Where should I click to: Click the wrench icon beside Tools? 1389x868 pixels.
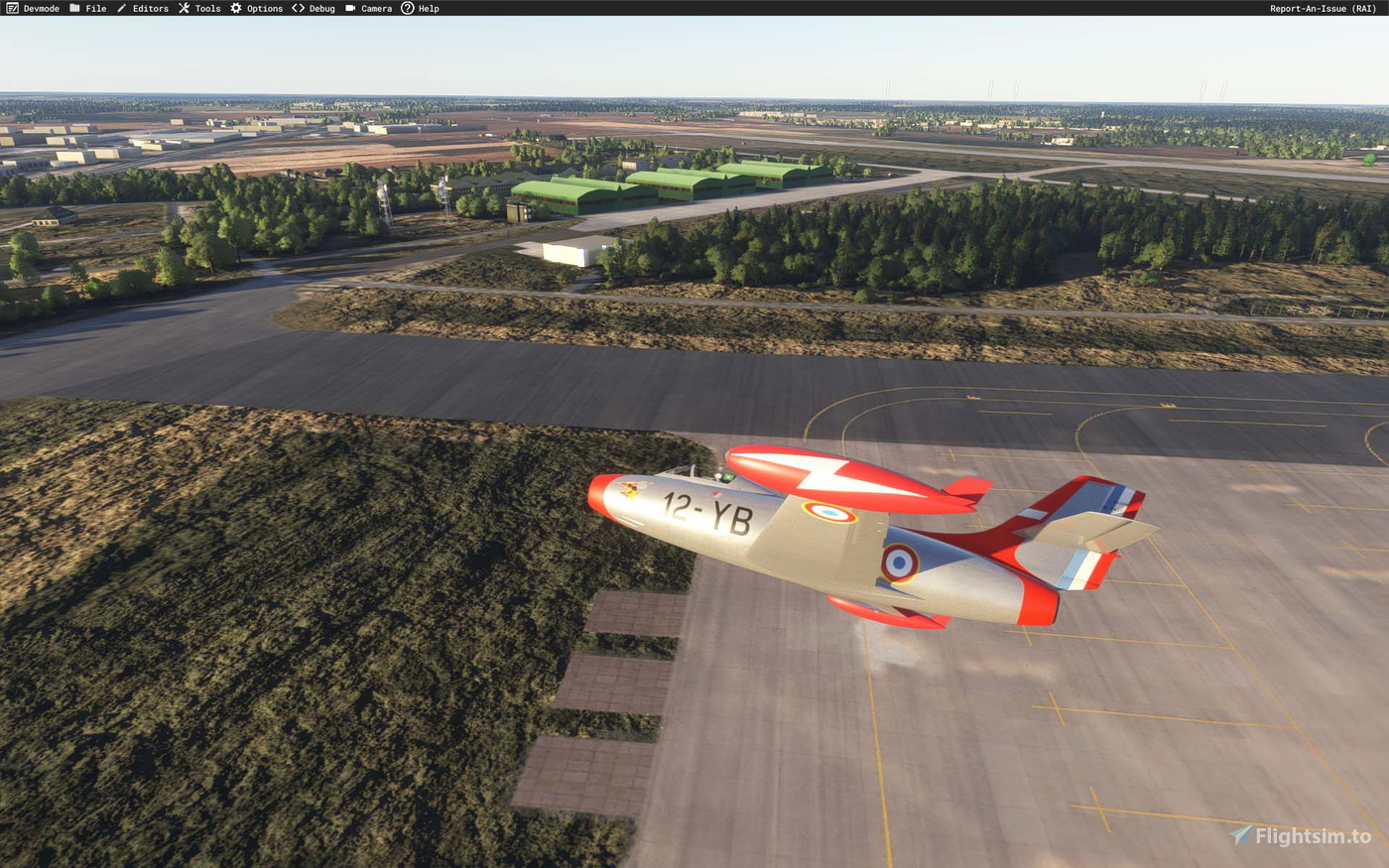[x=184, y=8]
